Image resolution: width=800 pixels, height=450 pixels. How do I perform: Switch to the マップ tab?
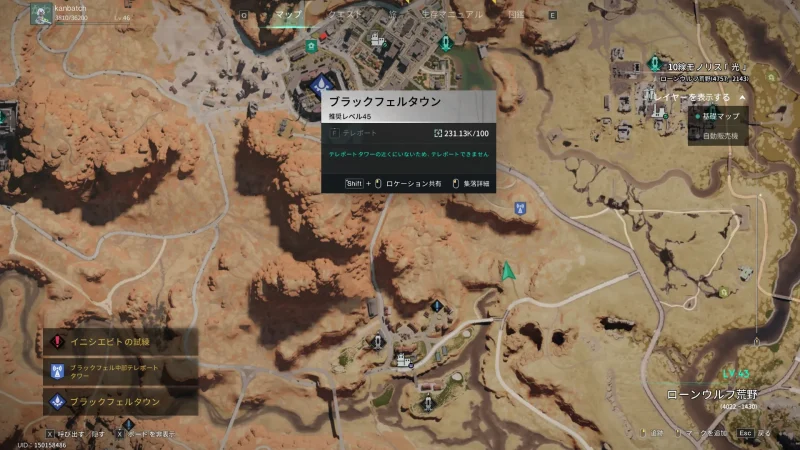289,16
